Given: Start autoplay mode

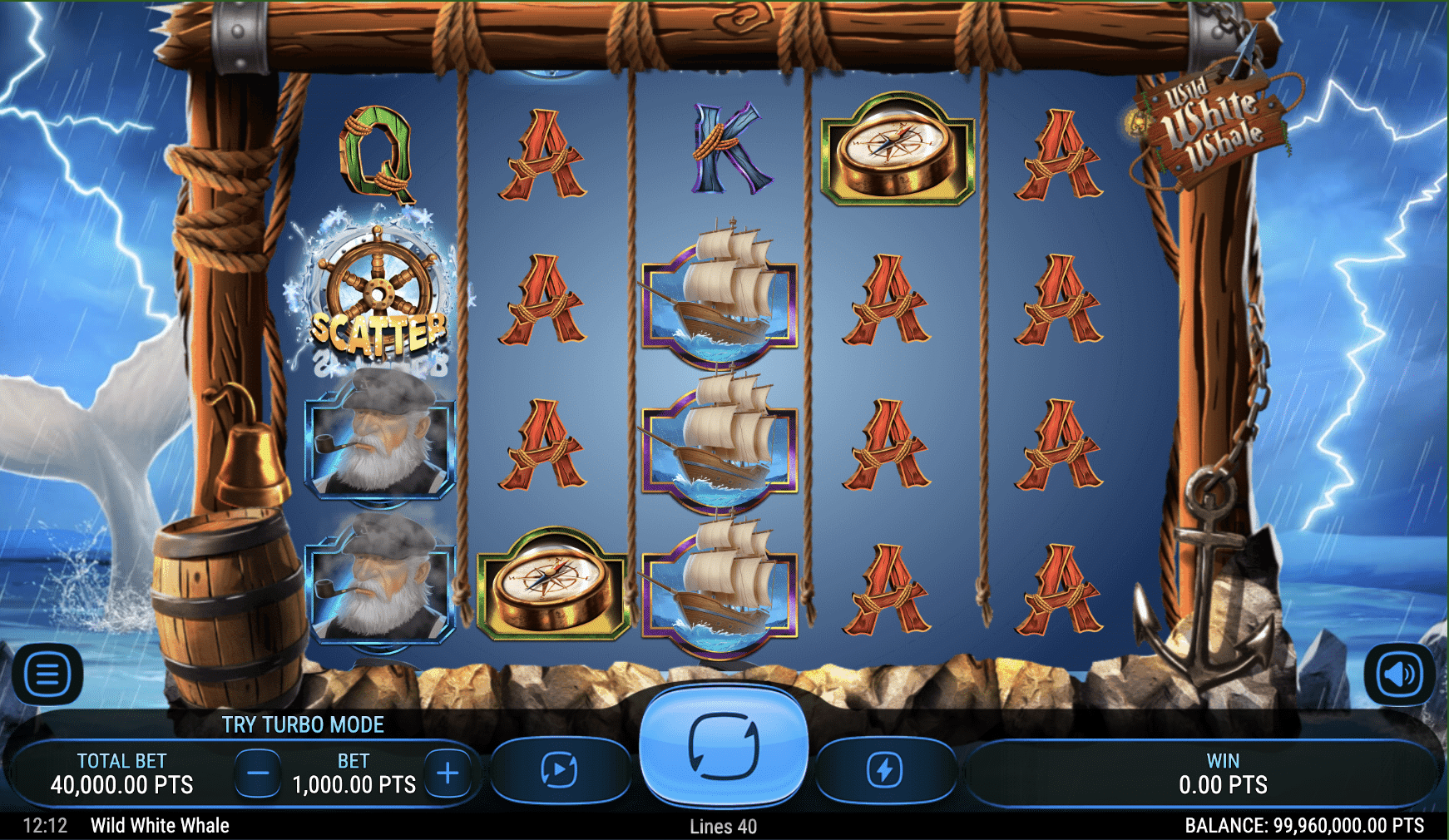Looking at the screenshot, I should pyautogui.click(x=559, y=770).
